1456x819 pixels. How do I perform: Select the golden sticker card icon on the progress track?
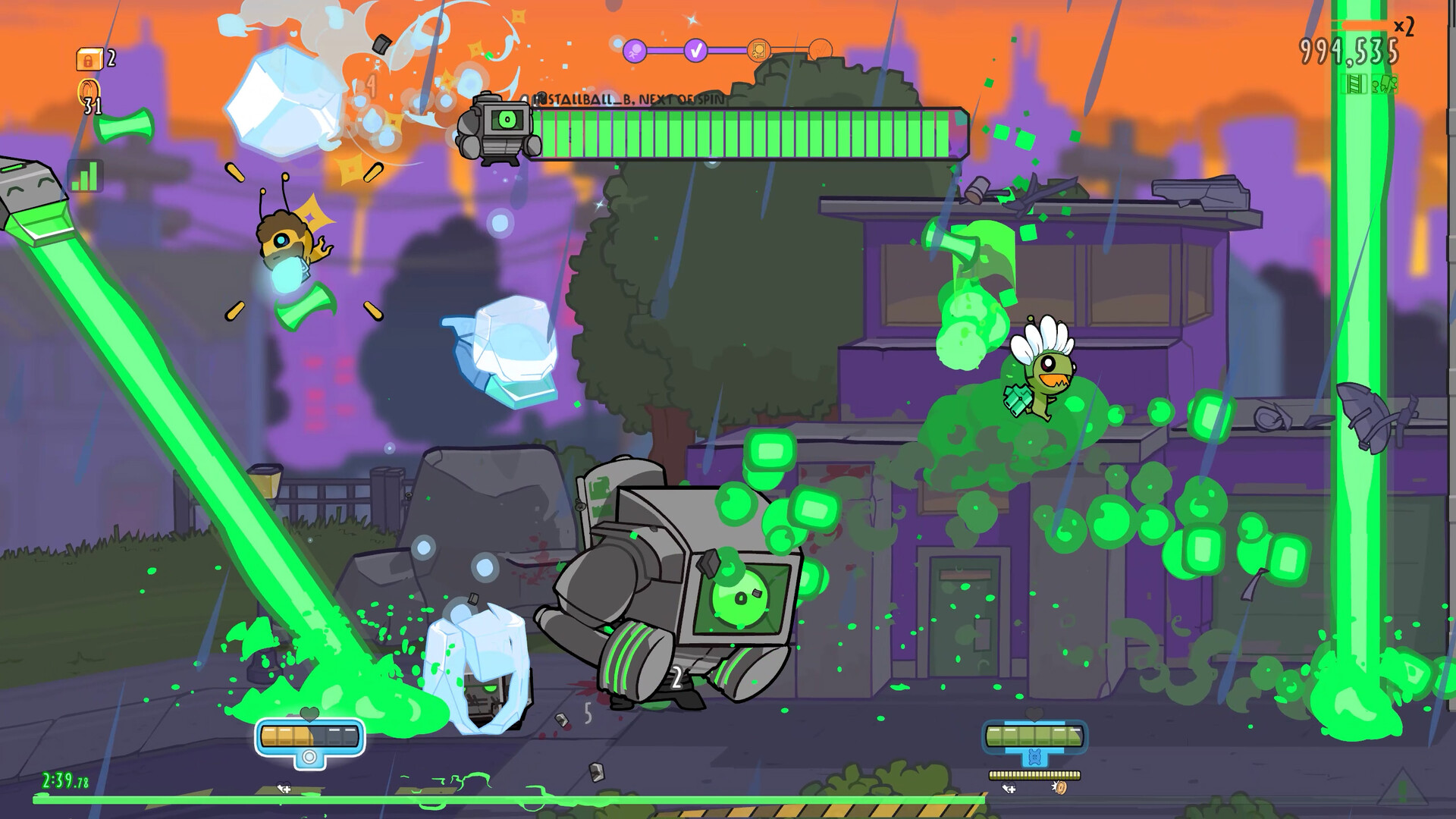click(x=758, y=50)
